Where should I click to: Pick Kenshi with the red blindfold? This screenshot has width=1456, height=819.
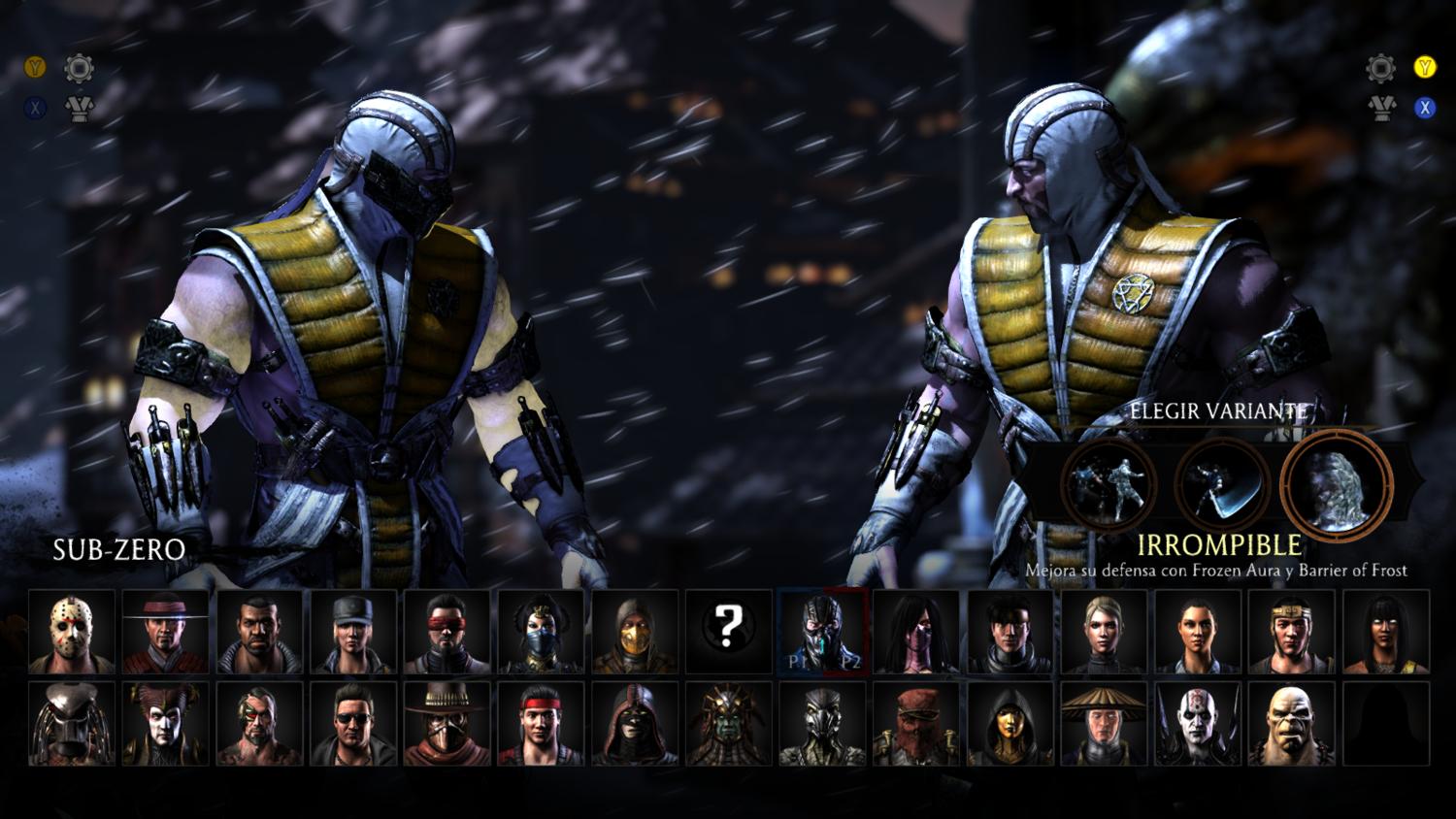[x=447, y=631]
